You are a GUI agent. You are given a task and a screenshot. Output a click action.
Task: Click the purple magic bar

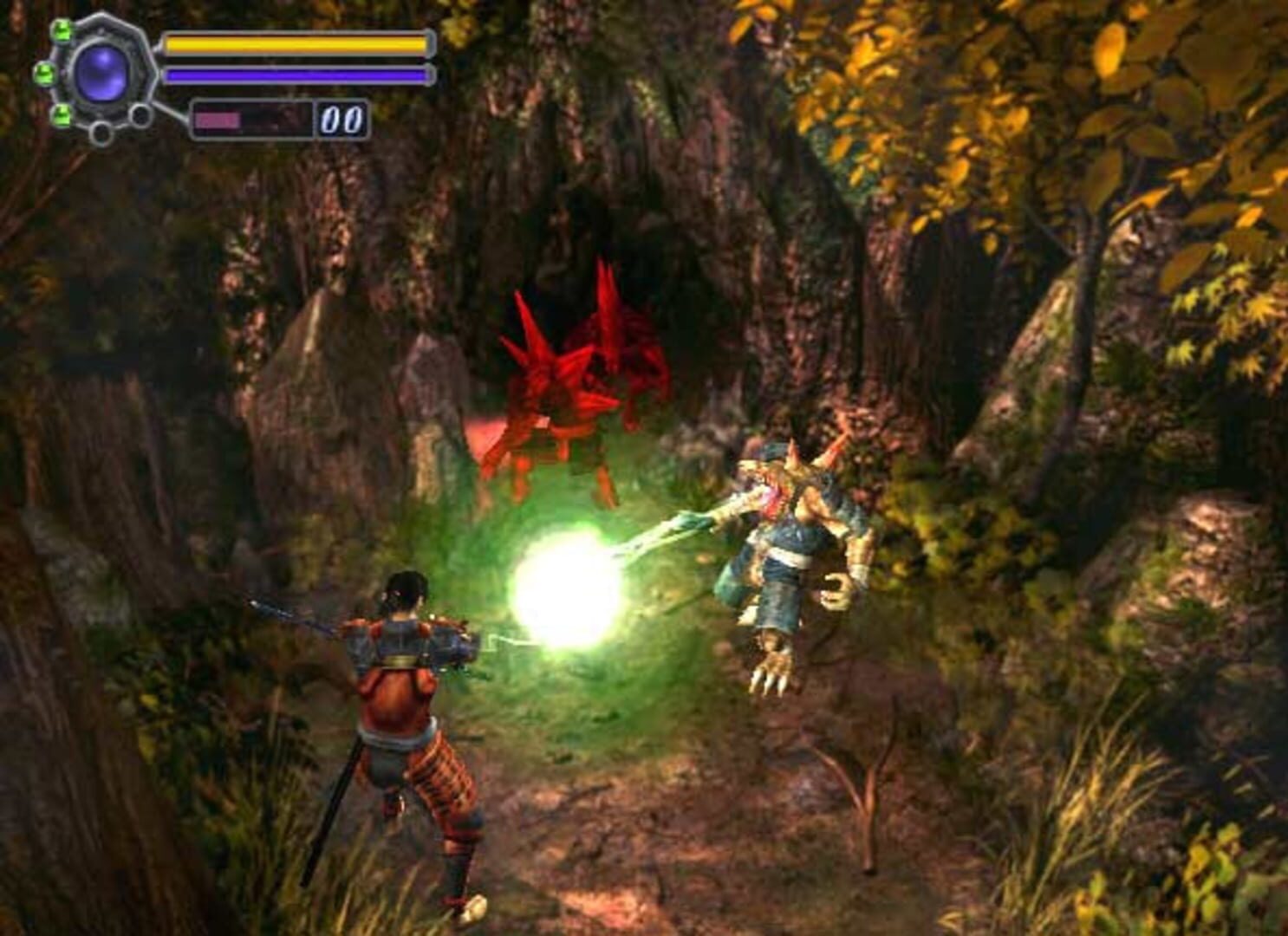(295, 75)
